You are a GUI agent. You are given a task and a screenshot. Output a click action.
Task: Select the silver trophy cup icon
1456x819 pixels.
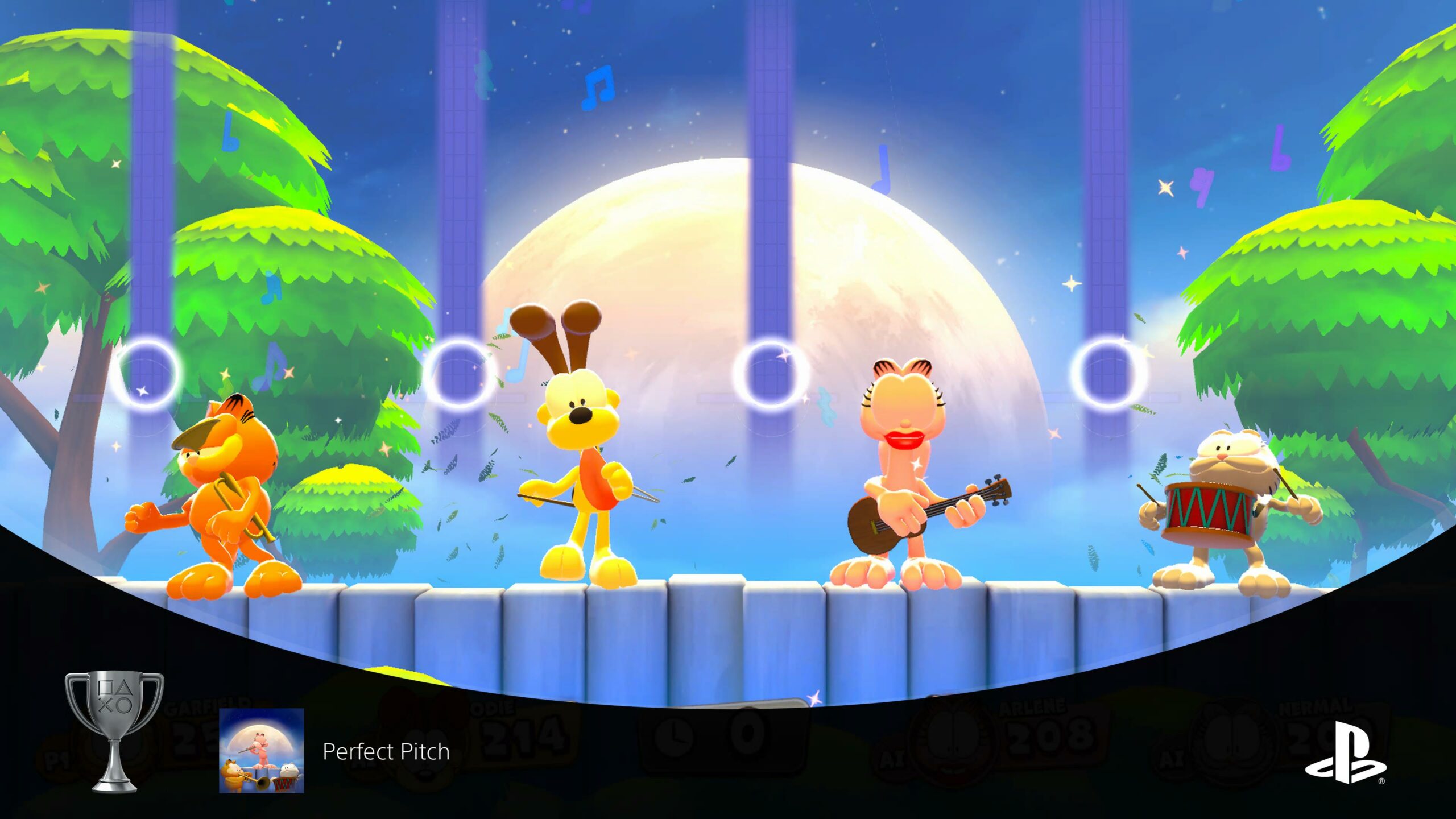point(114,731)
